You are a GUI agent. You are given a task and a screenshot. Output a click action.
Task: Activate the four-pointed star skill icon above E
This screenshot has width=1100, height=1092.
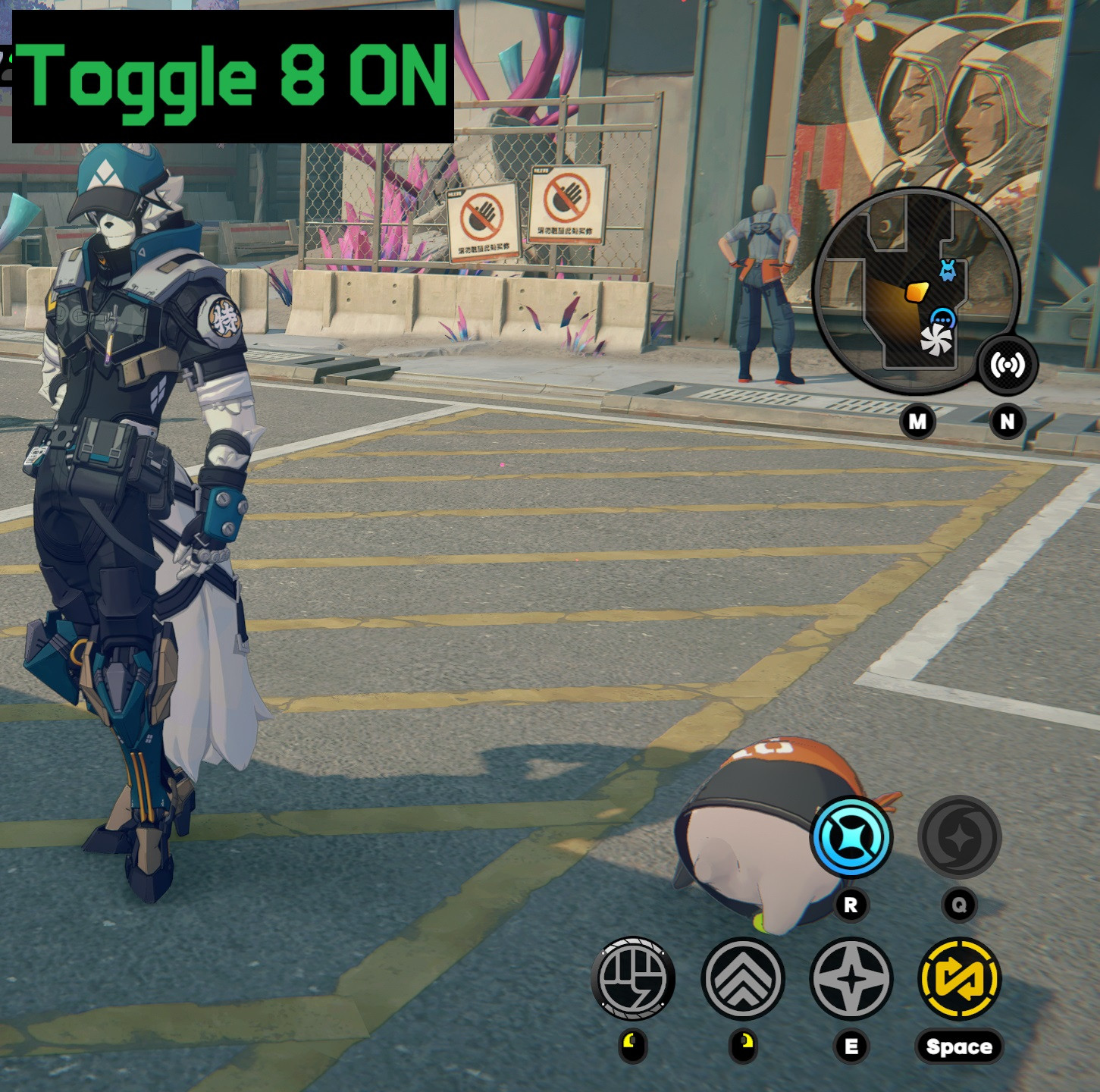tap(852, 979)
